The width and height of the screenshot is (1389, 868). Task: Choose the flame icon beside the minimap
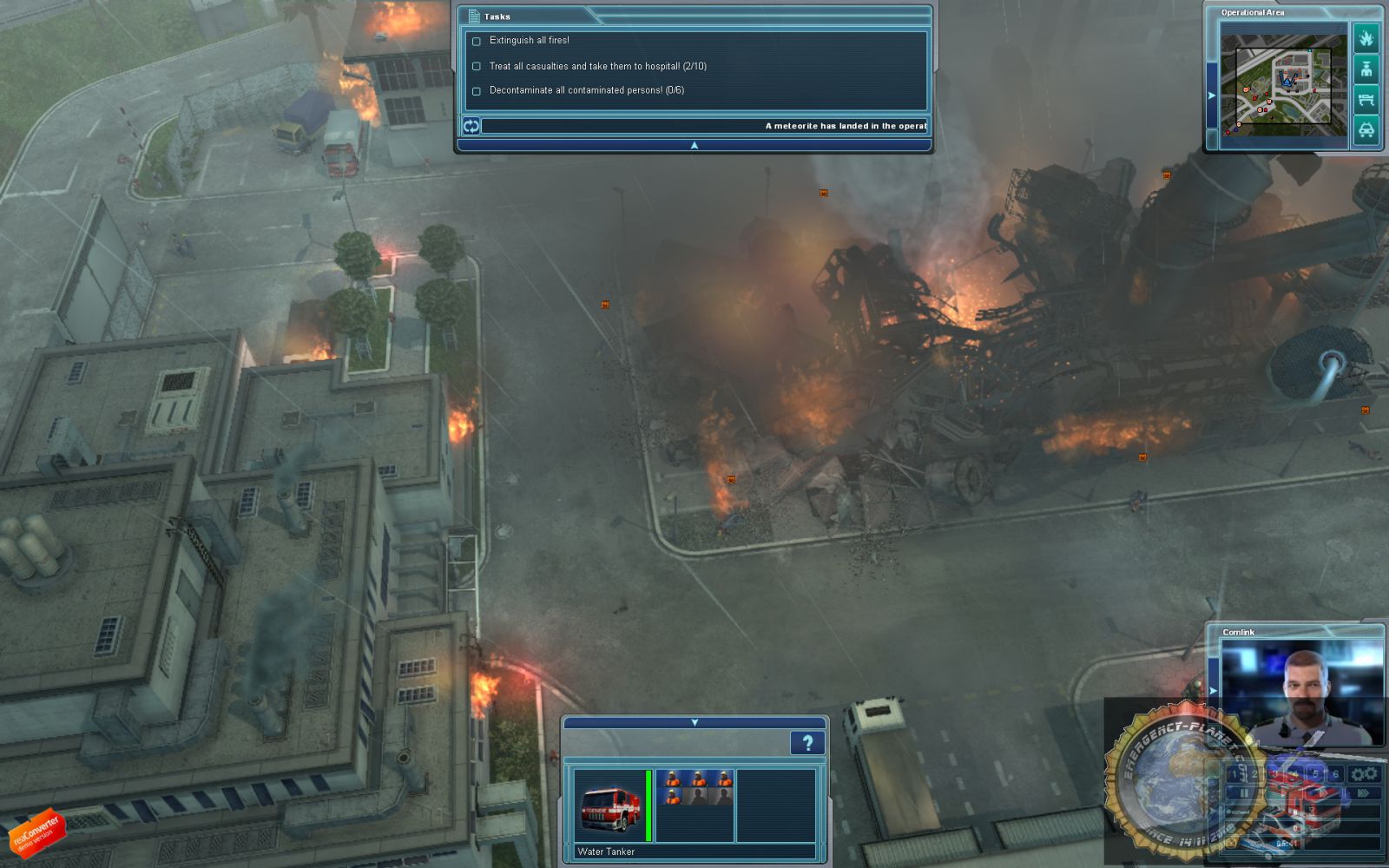(1366, 38)
